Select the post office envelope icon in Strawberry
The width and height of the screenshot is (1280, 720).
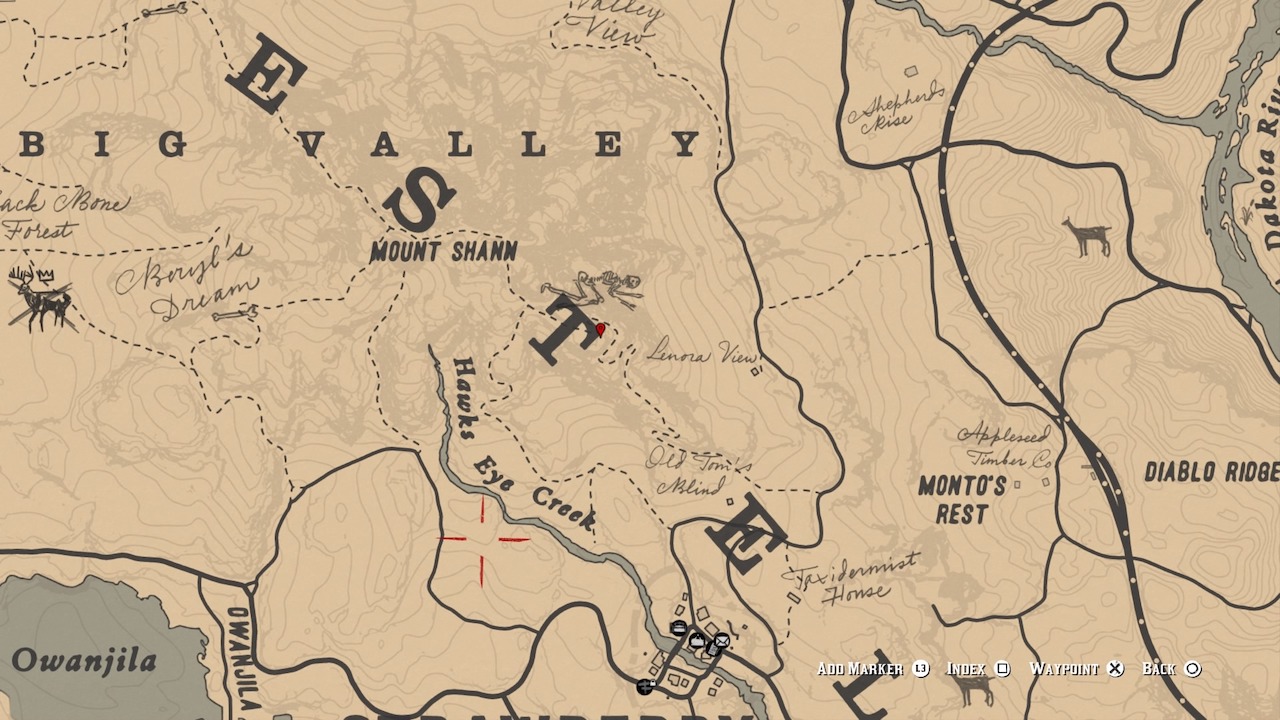coord(722,640)
